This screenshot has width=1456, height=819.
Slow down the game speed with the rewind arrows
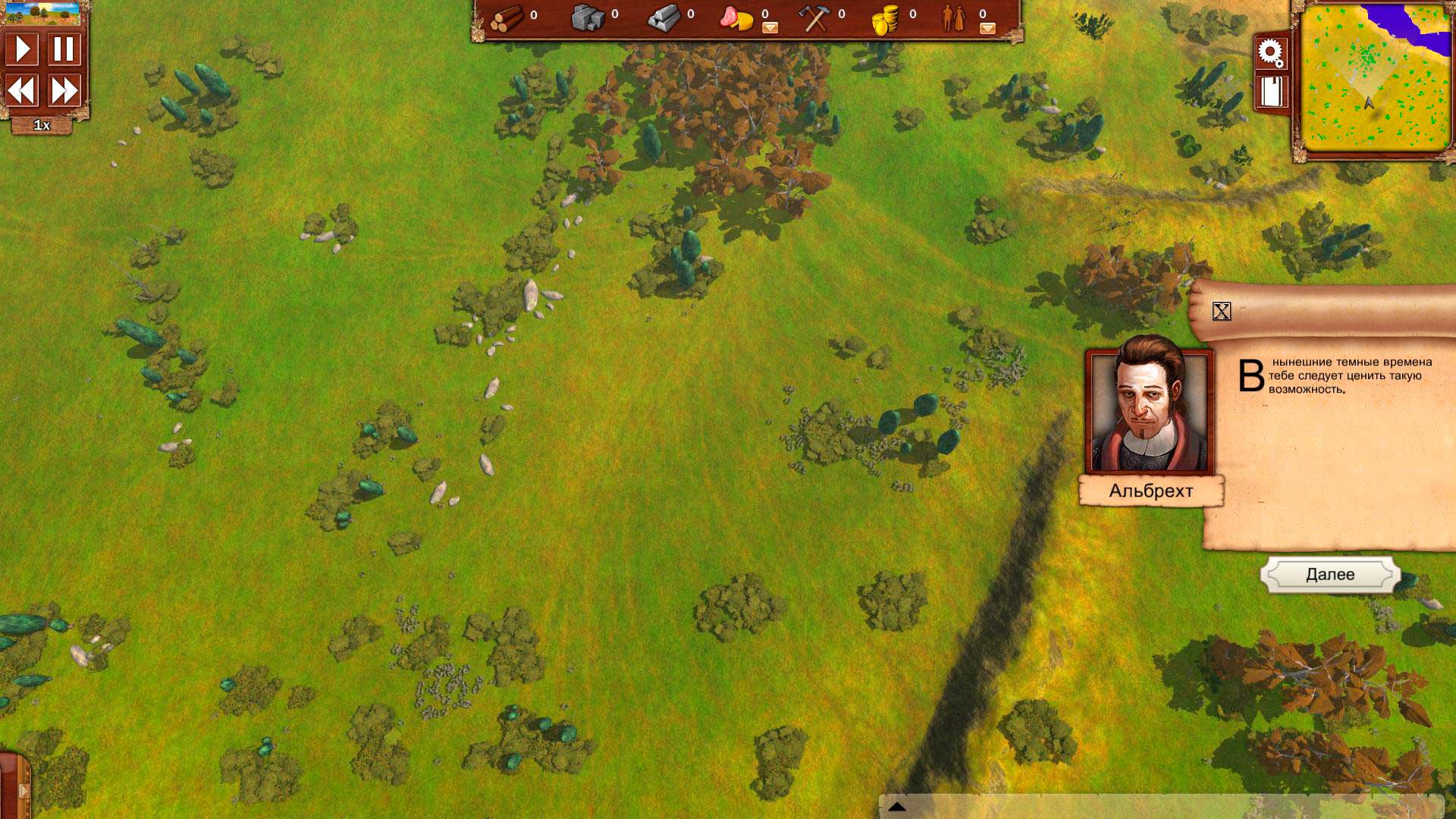pos(23,91)
